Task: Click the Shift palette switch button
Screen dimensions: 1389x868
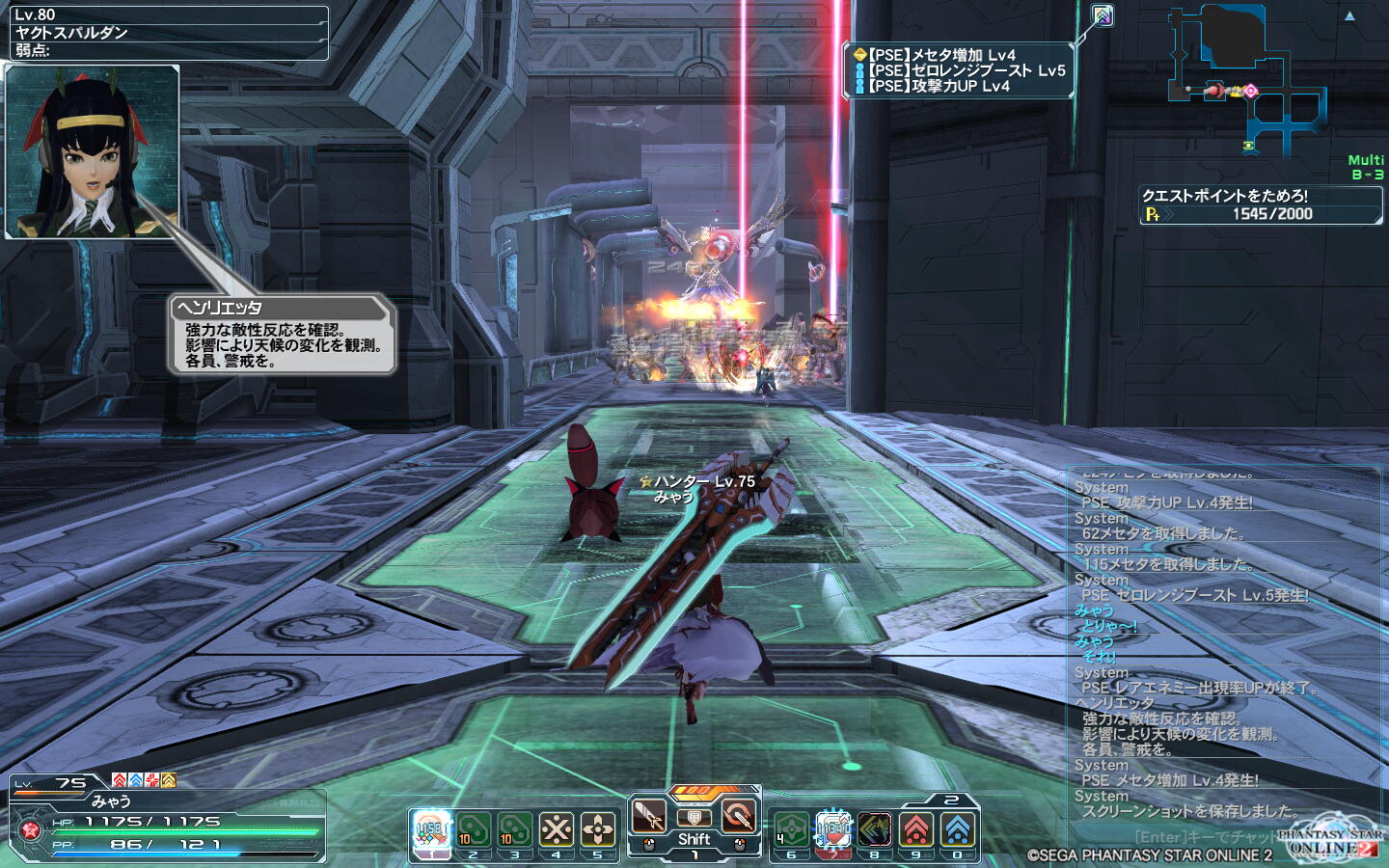Action: coord(694,839)
